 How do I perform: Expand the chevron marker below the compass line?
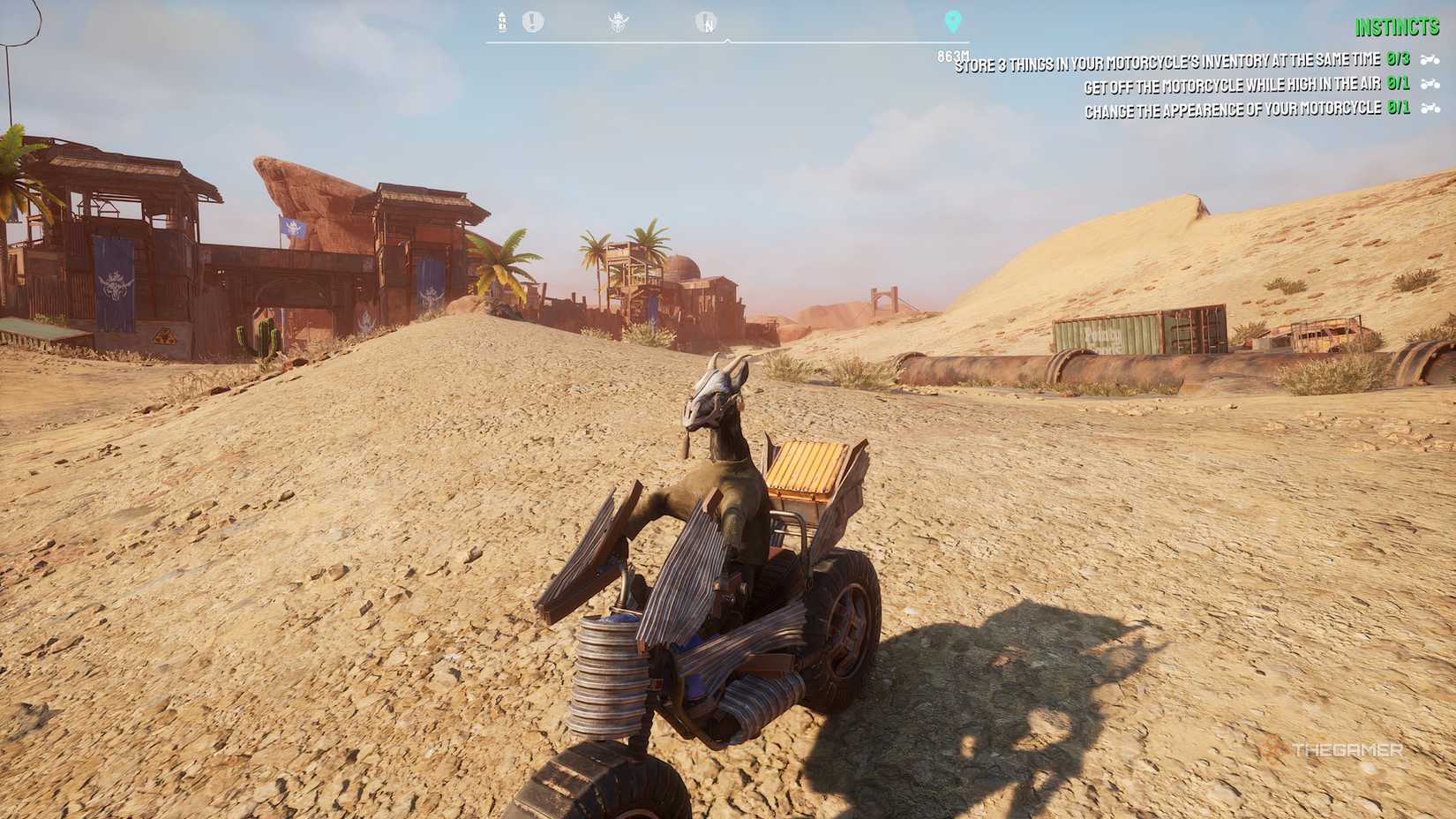(730, 40)
